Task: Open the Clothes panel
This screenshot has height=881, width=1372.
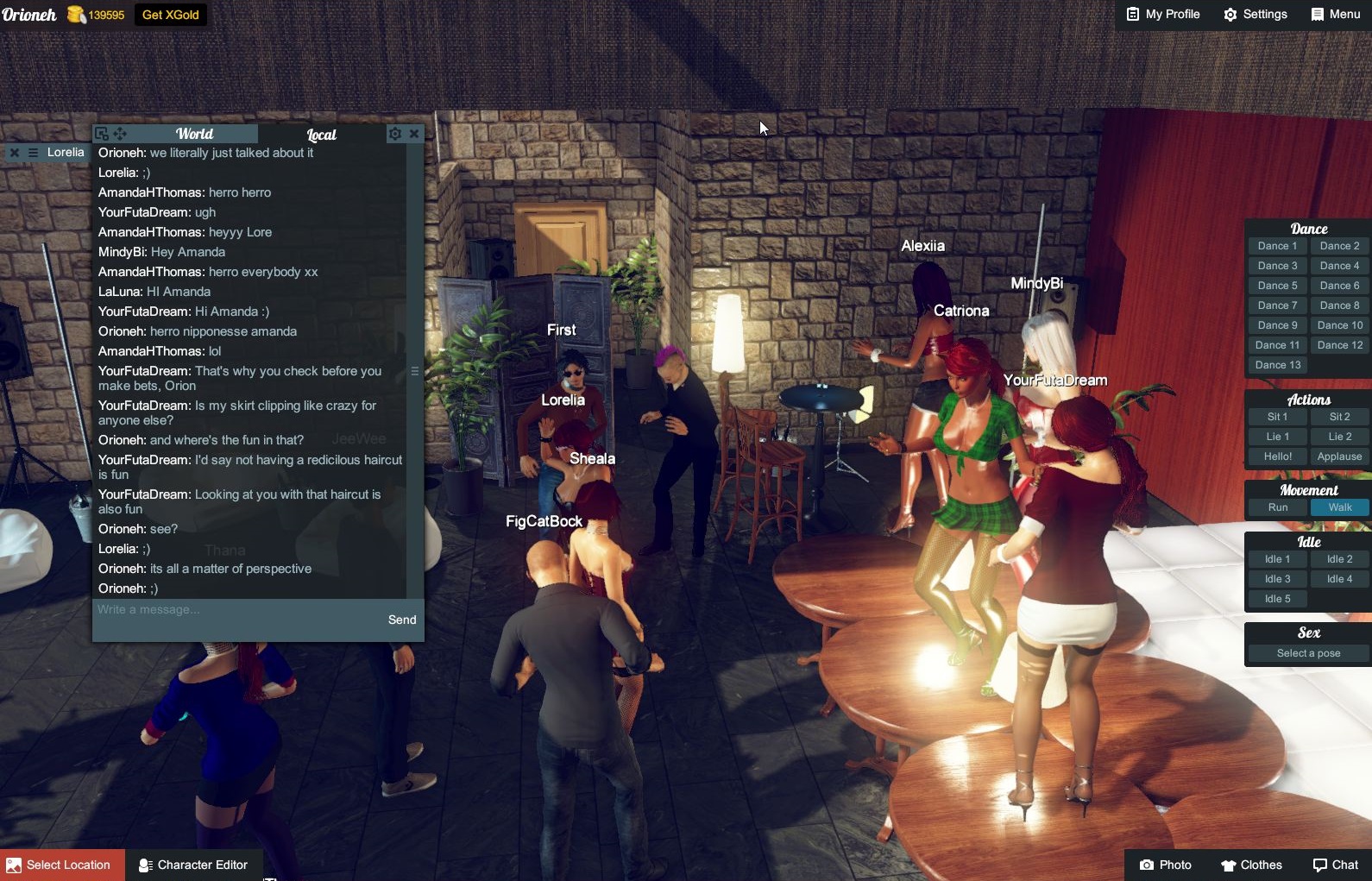Action: [x=1251, y=865]
